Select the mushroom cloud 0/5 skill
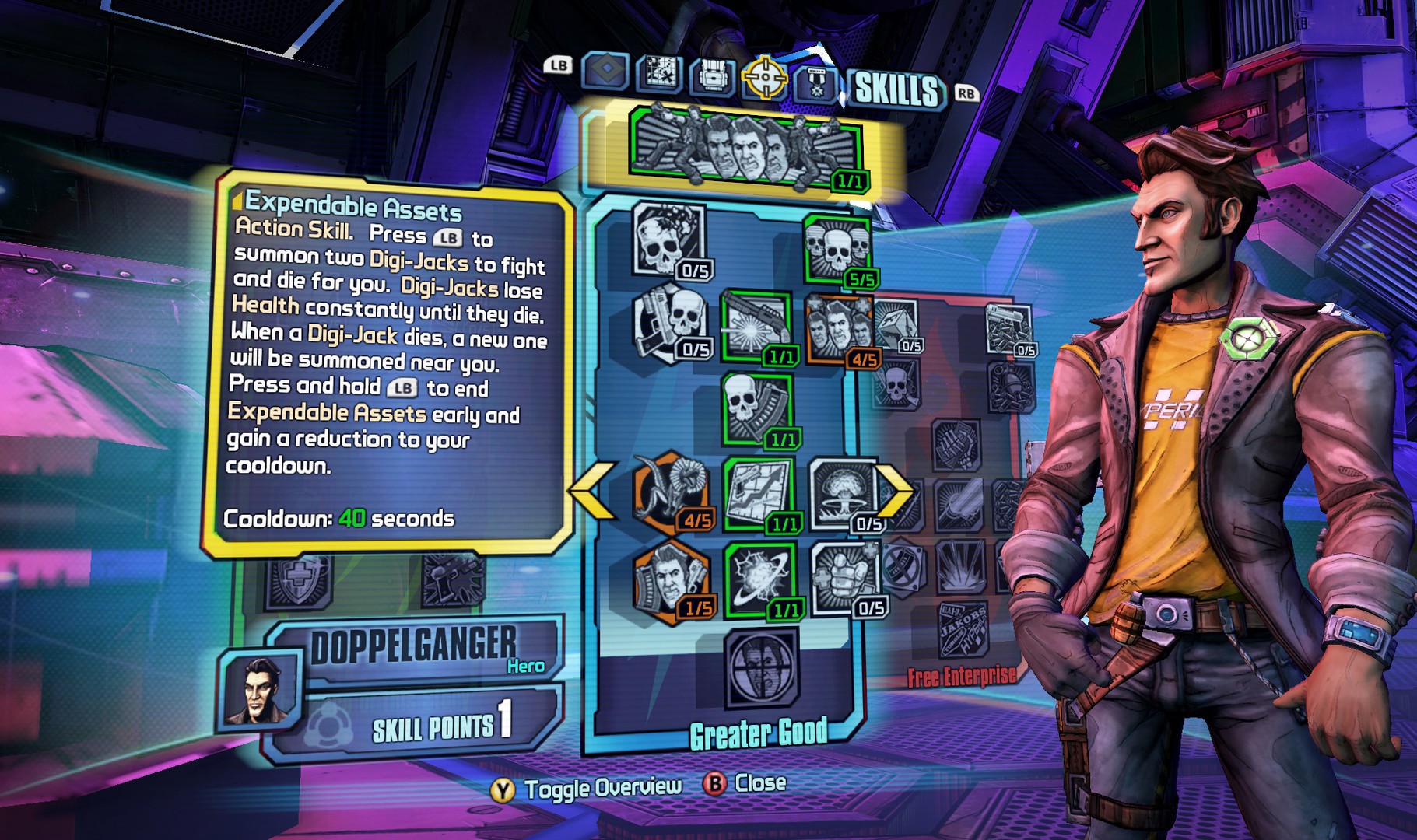1417x840 pixels. 846,494
